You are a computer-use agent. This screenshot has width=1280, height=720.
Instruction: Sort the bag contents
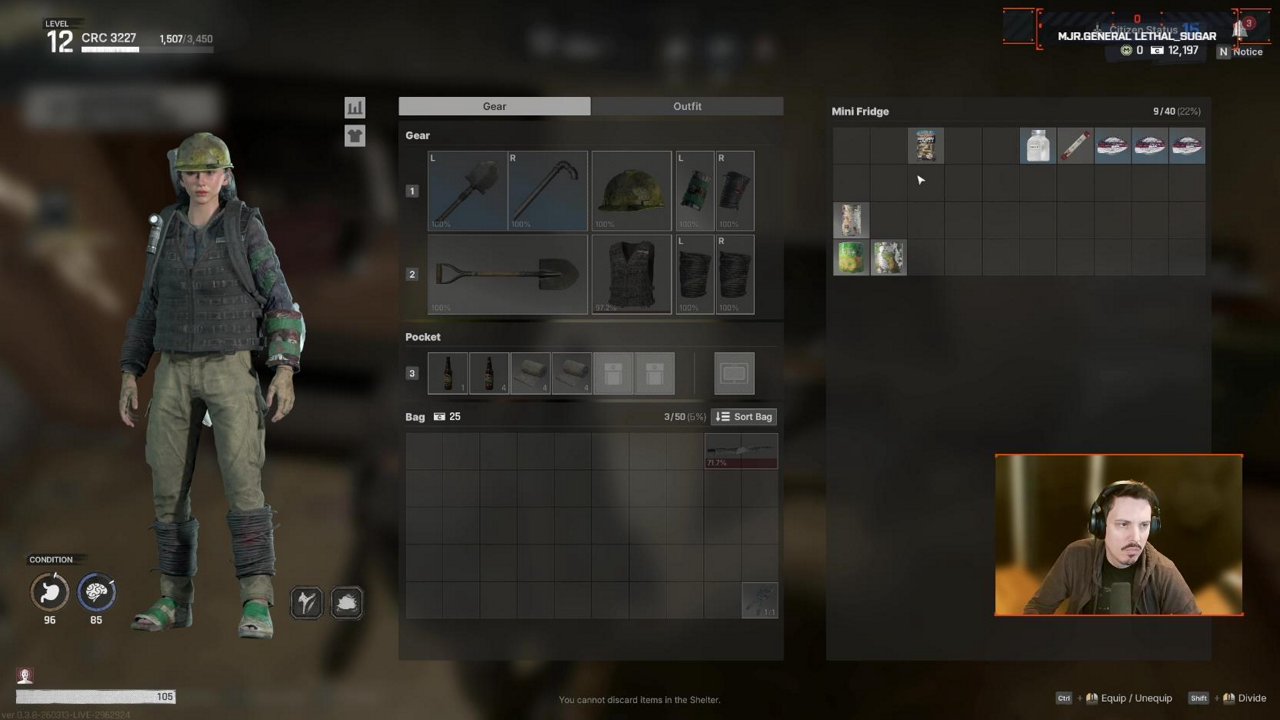744,417
